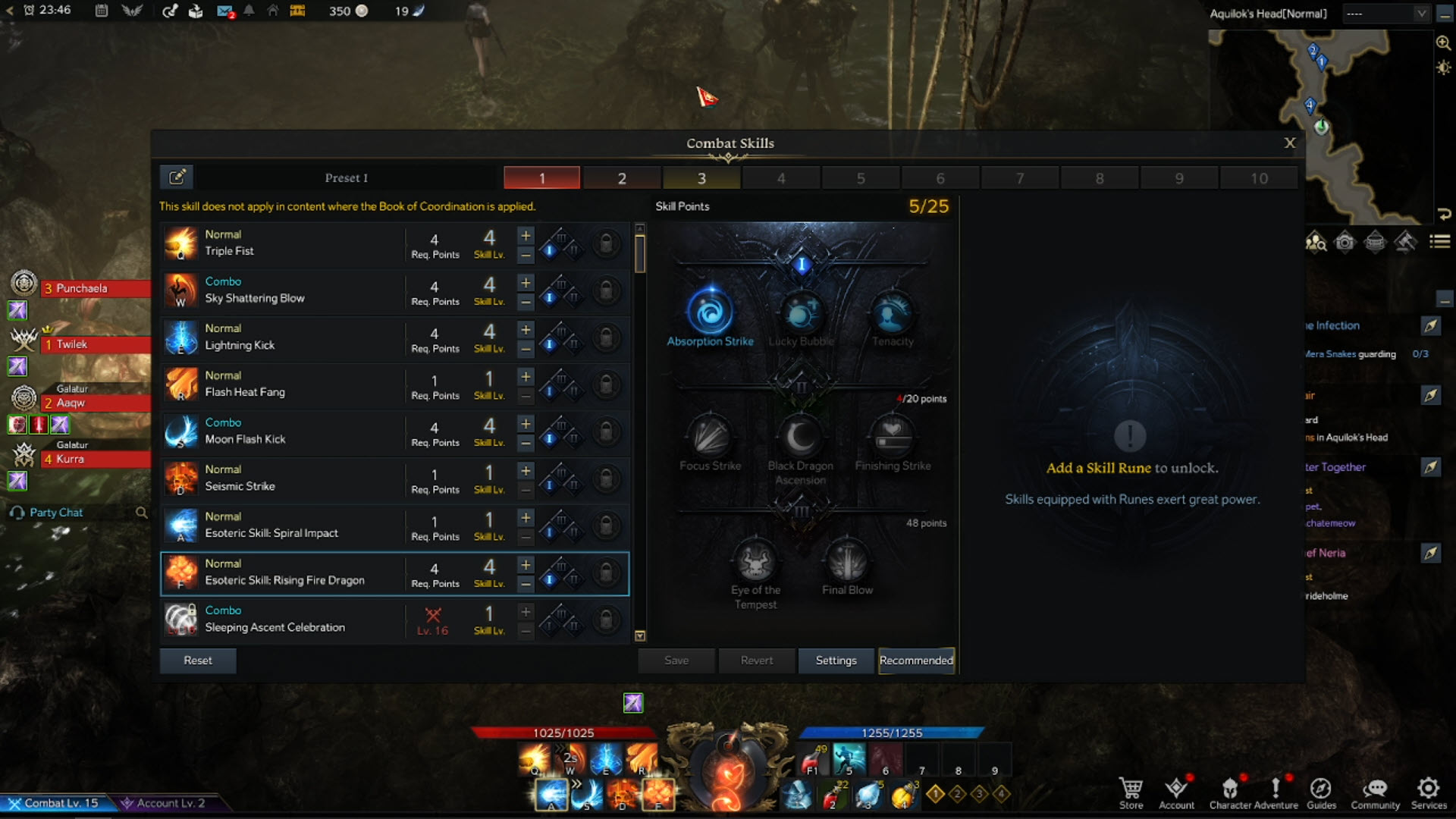
Task: Open the Store
Action: (x=1131, y=792)
